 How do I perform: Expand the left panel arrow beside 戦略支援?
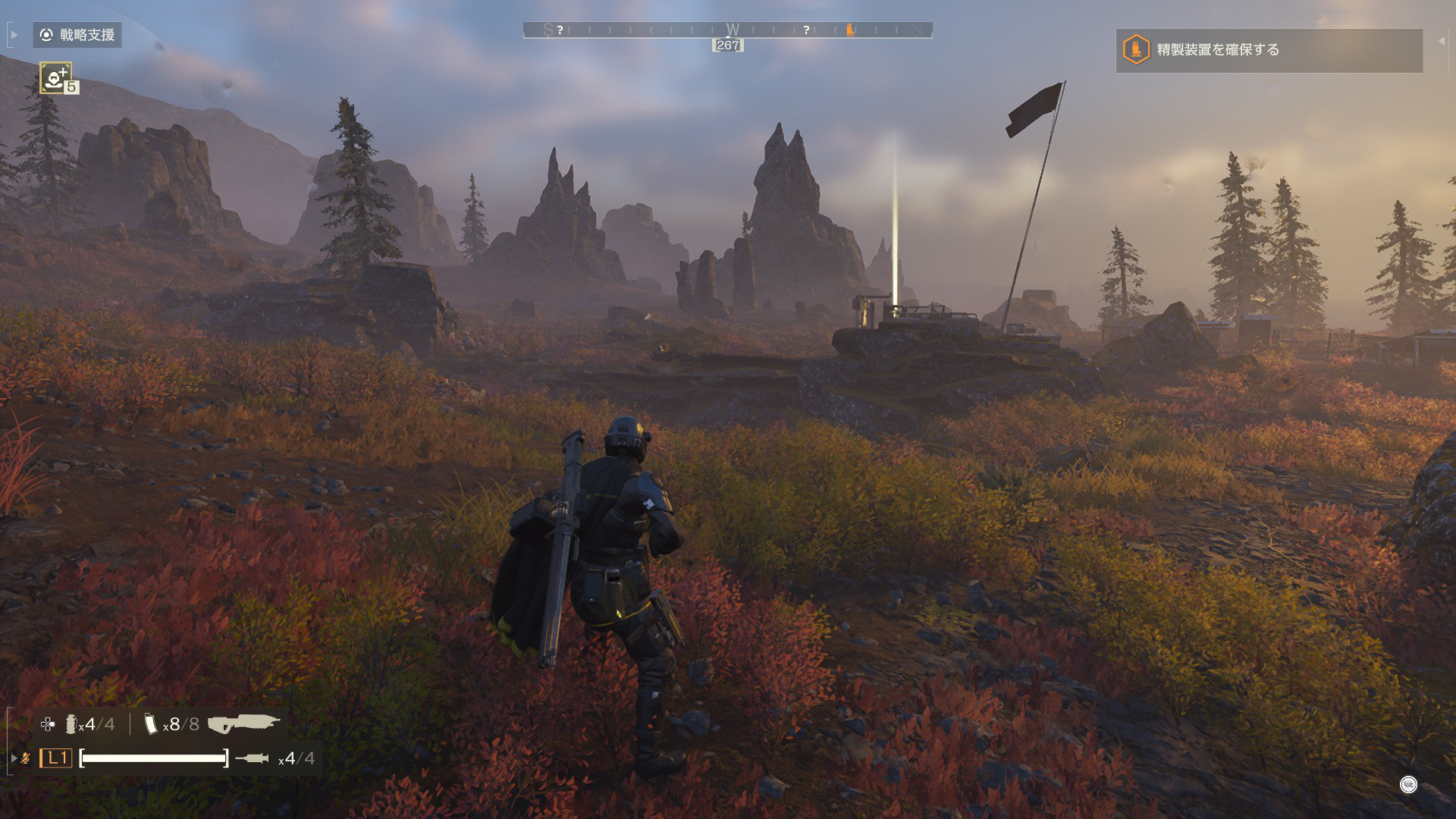coord(14,35)
